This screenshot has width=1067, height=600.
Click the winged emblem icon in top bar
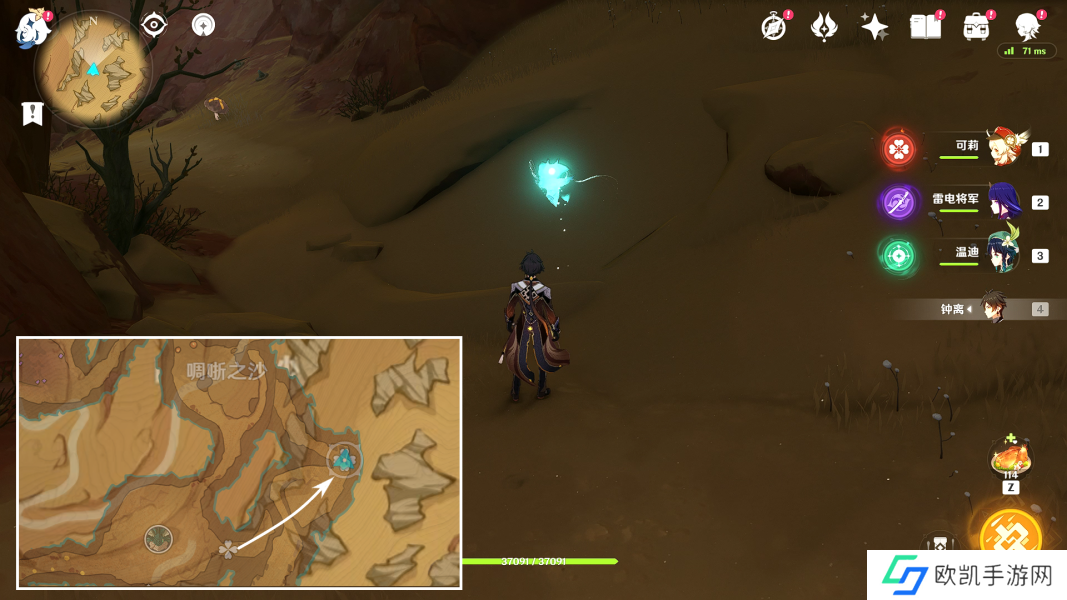tap(824, 27)
